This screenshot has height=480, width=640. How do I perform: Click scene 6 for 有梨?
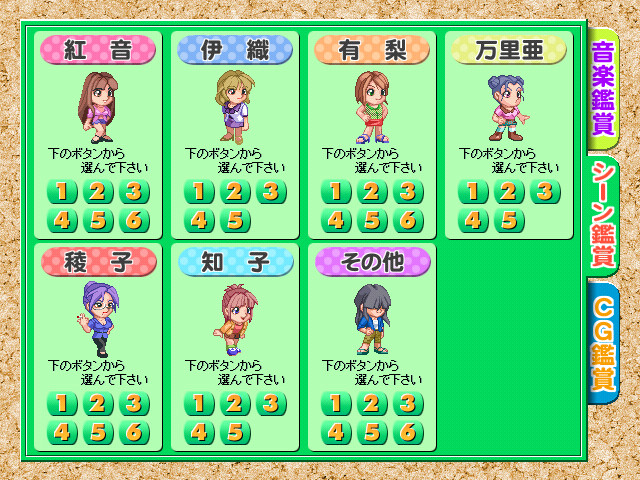[x=408, y=220]
